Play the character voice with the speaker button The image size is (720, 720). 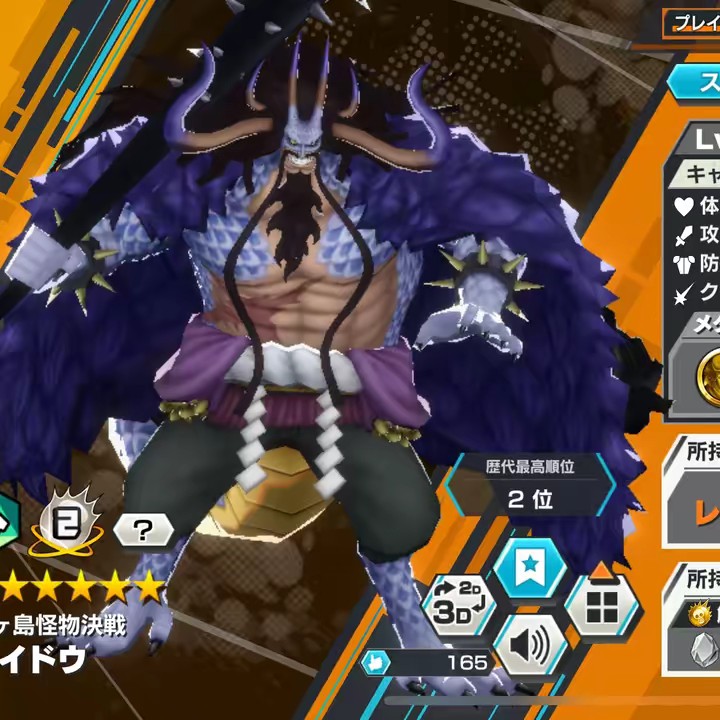[530, 645]
